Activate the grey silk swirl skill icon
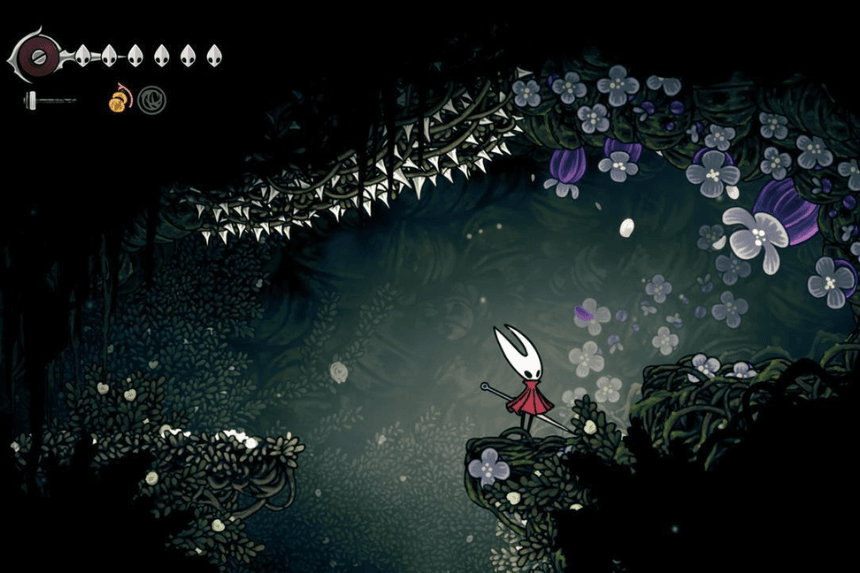The width and height of the screenshot is (860, 573). click(x=152, y=100)
